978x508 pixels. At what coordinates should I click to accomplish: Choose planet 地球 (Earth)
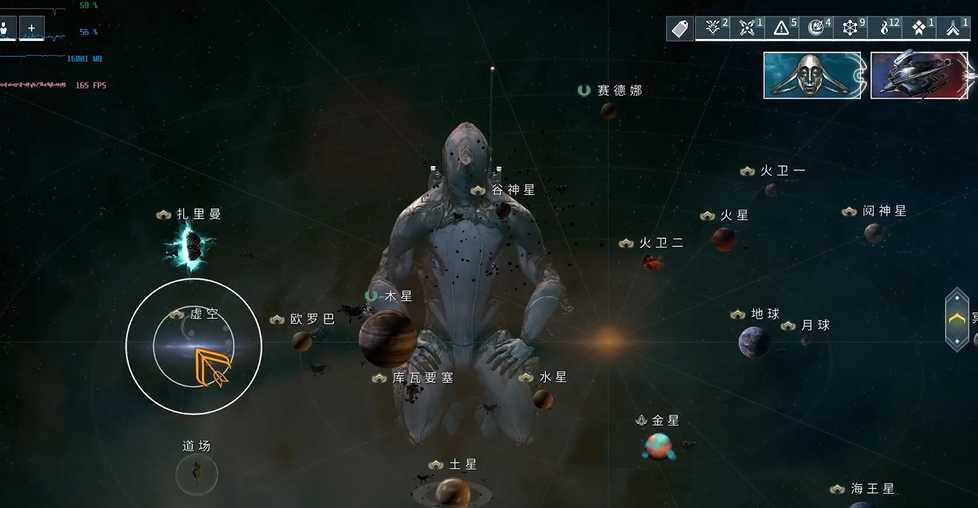point(754,342)
